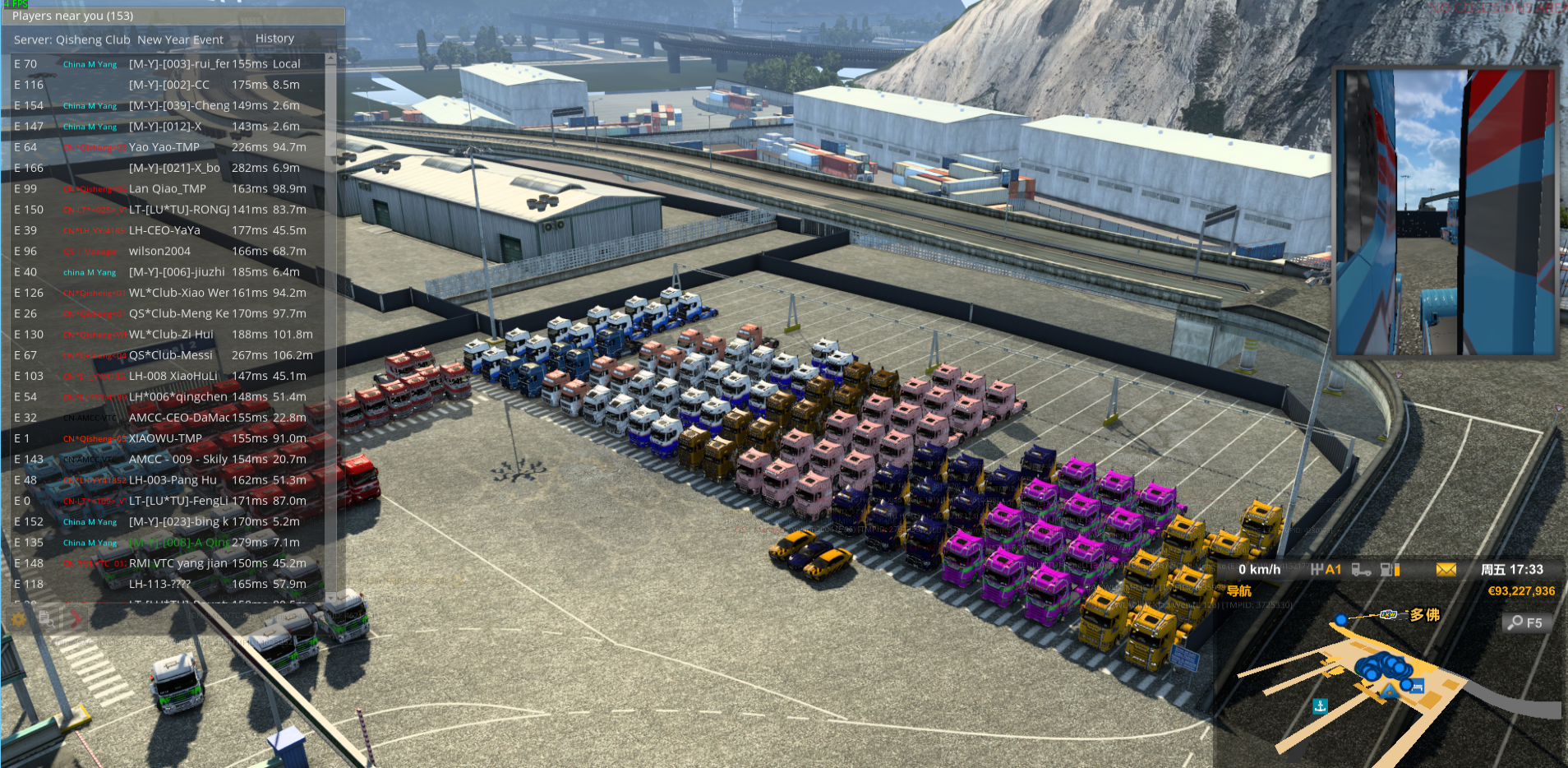The width and height of the screenshot is (1568, 768).
Task: Open the yellow mail envelope icon
Action: click(1446, 570)
